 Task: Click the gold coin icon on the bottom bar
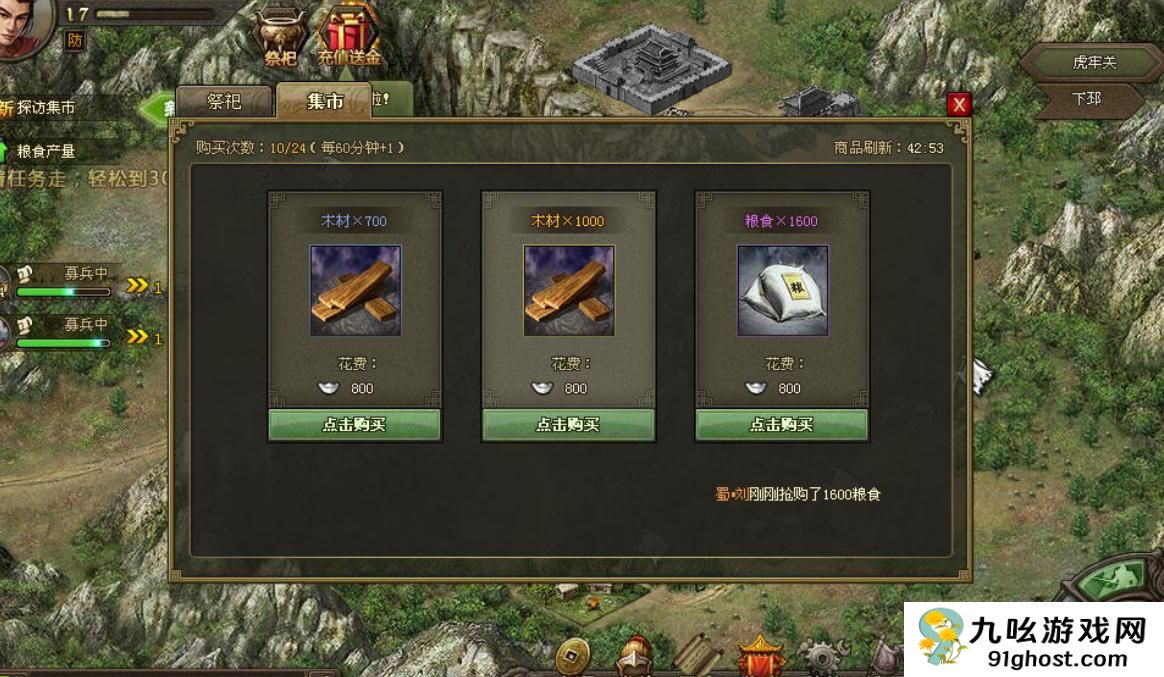click(572, 656)
